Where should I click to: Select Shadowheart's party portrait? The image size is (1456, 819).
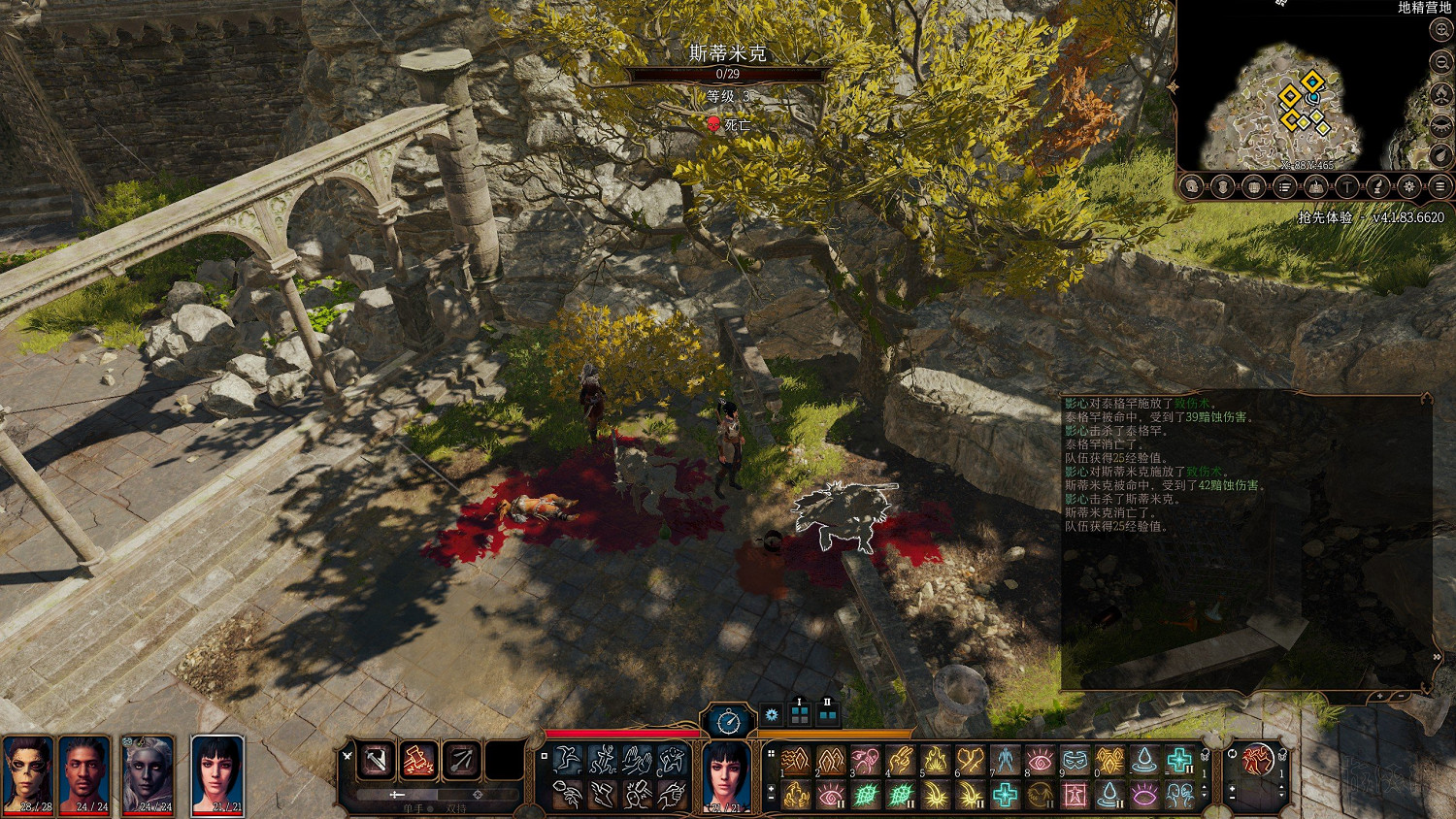pyautogui.click(x=216, y=773)
